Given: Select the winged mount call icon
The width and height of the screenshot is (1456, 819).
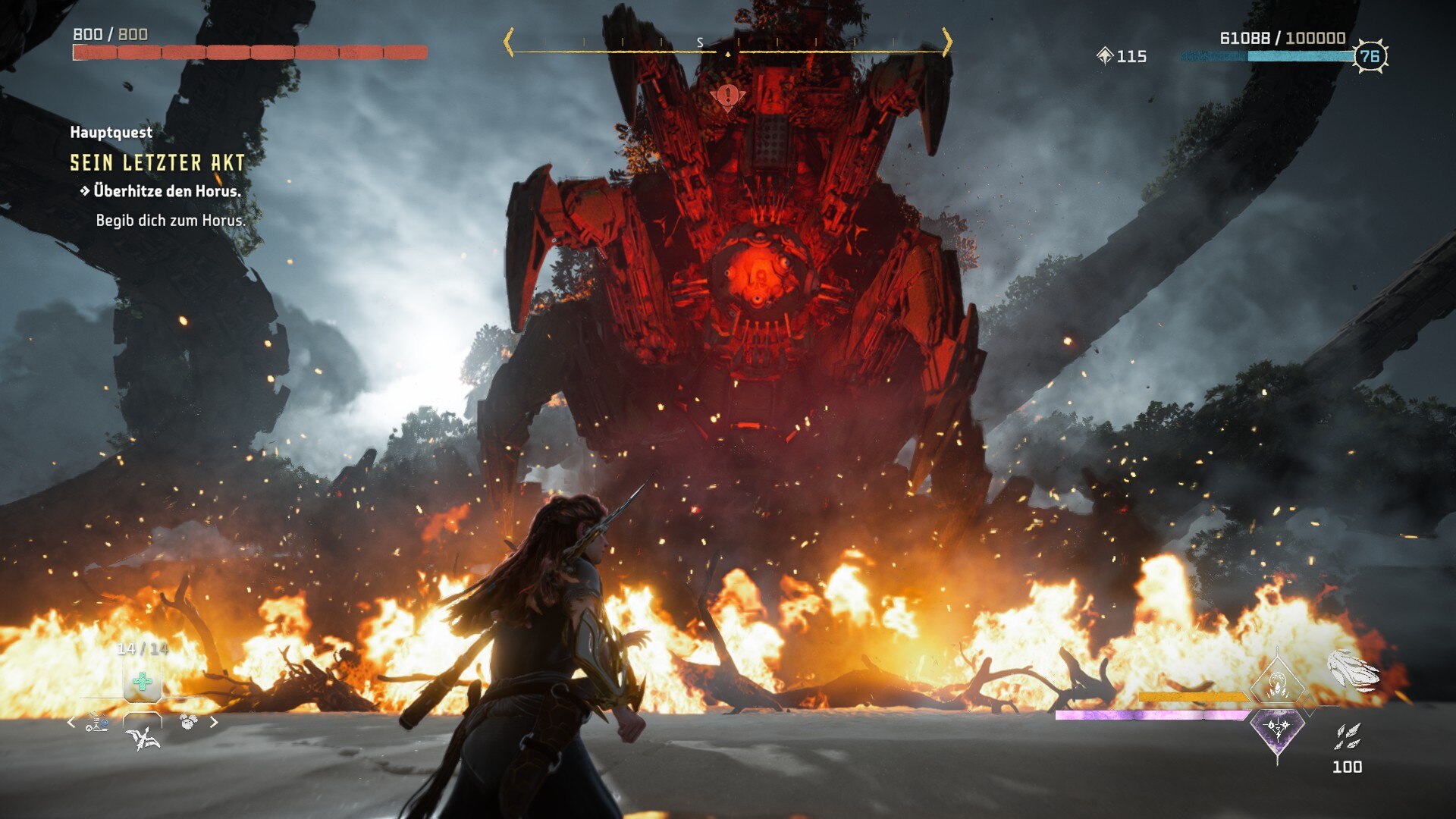Looking at the screenshot, I should [143, 737].
